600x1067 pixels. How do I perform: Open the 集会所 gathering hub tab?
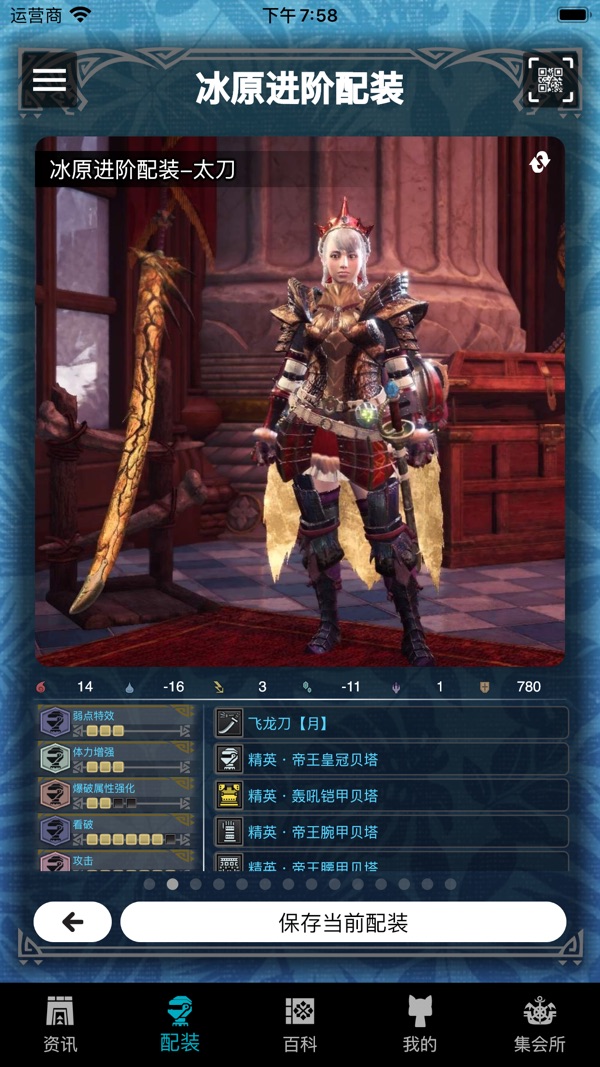[x=540, y=1025]
